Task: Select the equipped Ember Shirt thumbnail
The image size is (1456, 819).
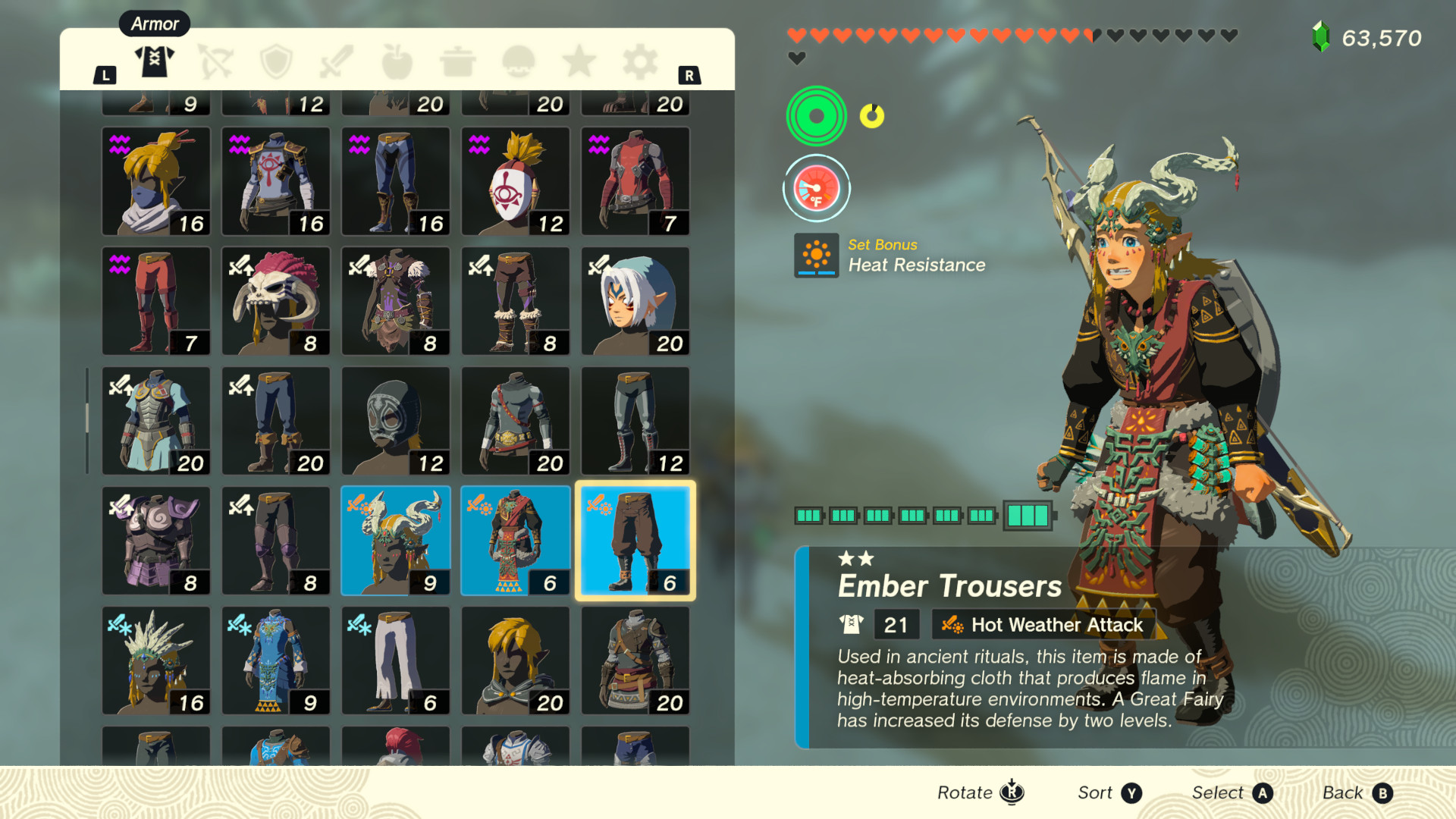Action: (x=516, y=540)
